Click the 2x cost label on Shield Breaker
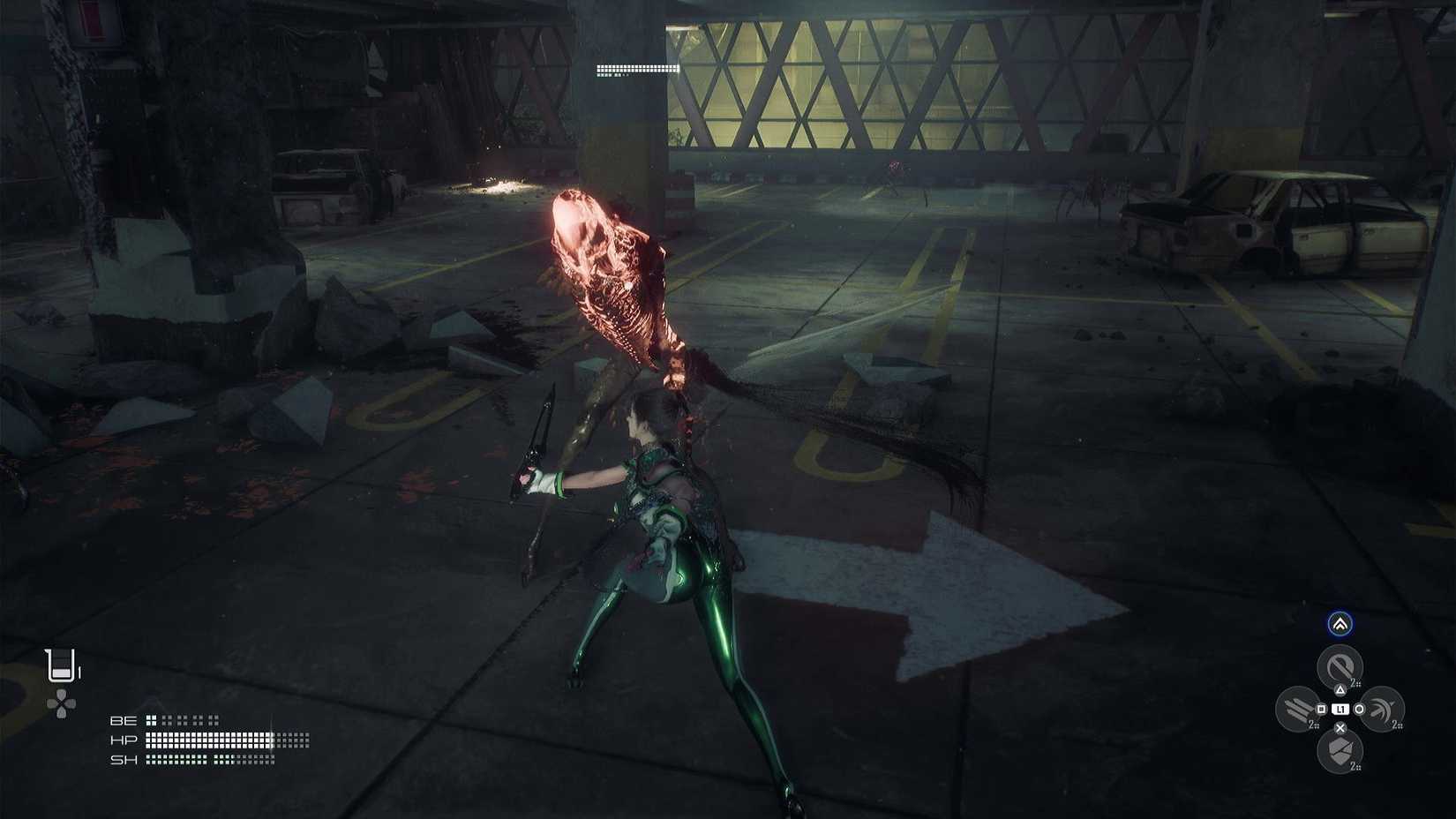Viewport: 1456px width, 819px height. [1356, 765]
